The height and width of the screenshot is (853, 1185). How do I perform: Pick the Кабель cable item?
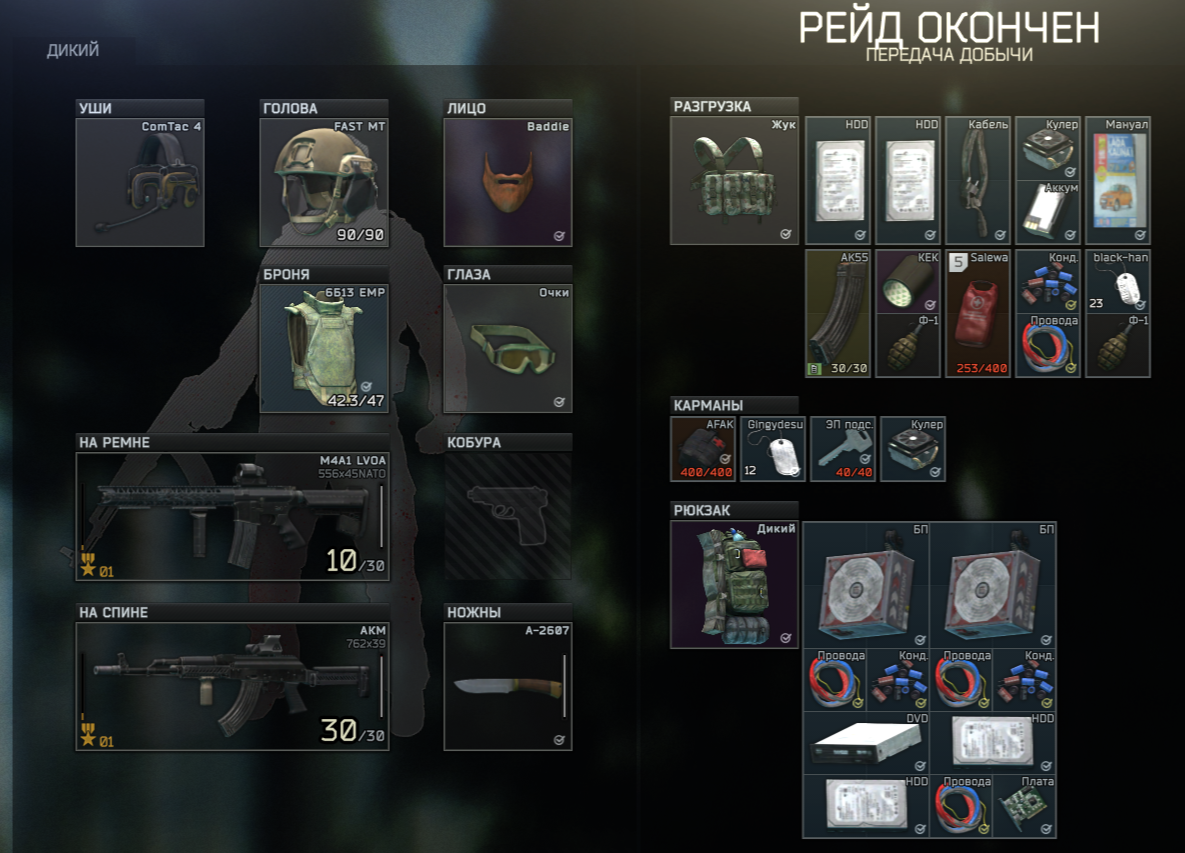(975, 181)
